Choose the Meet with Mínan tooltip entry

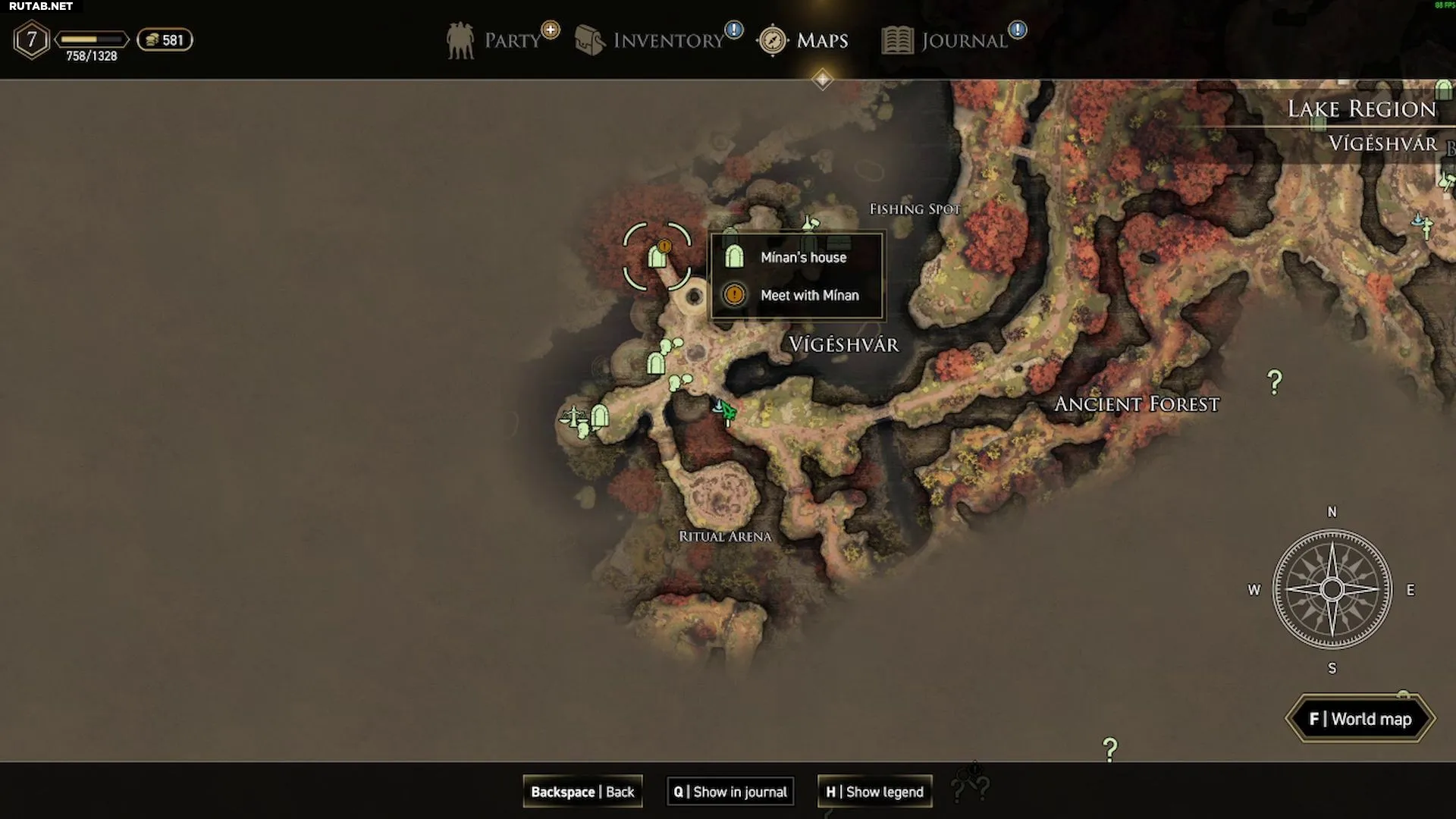[809, 295]
